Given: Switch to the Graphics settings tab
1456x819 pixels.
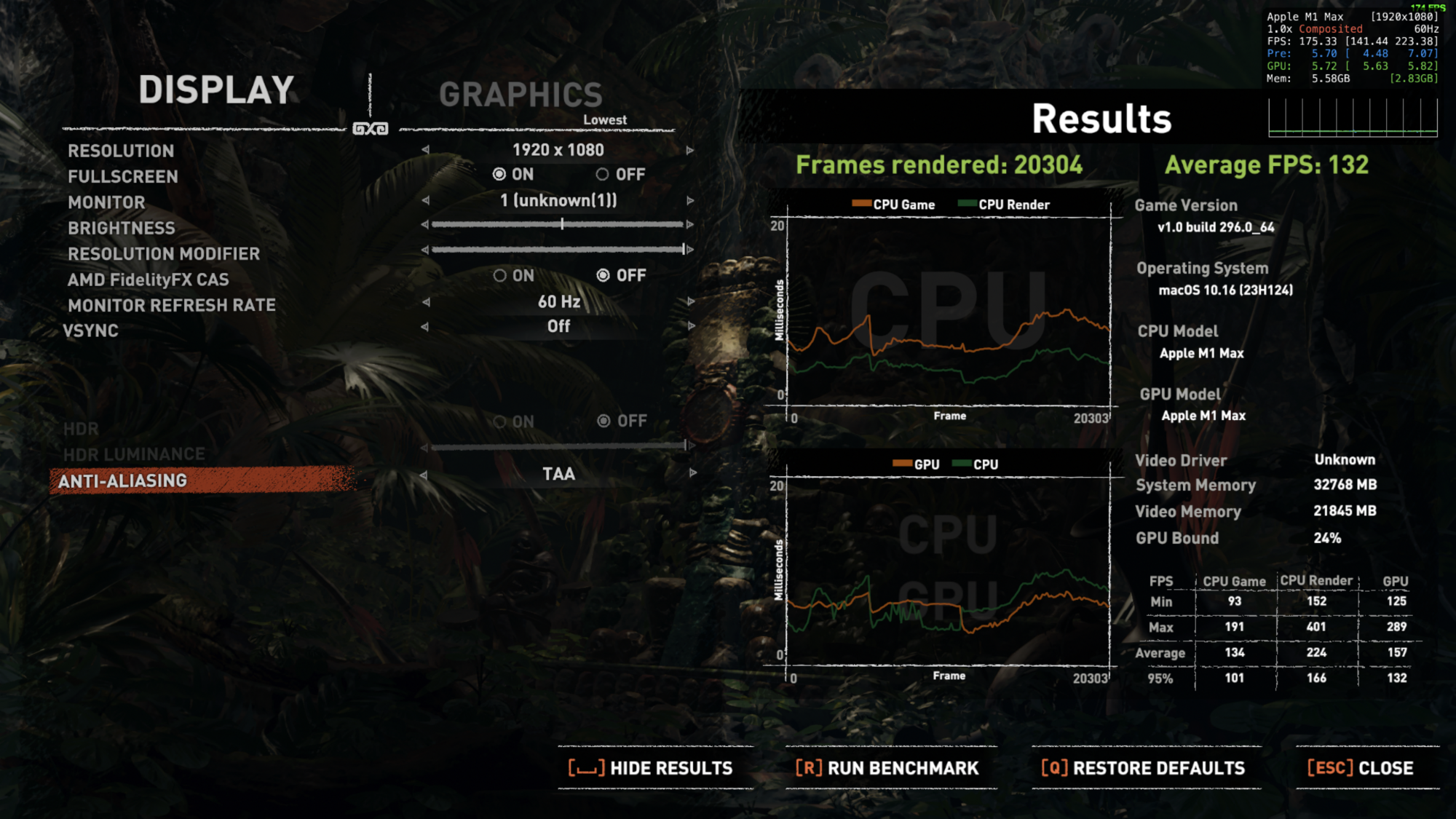Looking at the screenshot, I should 521,95.
